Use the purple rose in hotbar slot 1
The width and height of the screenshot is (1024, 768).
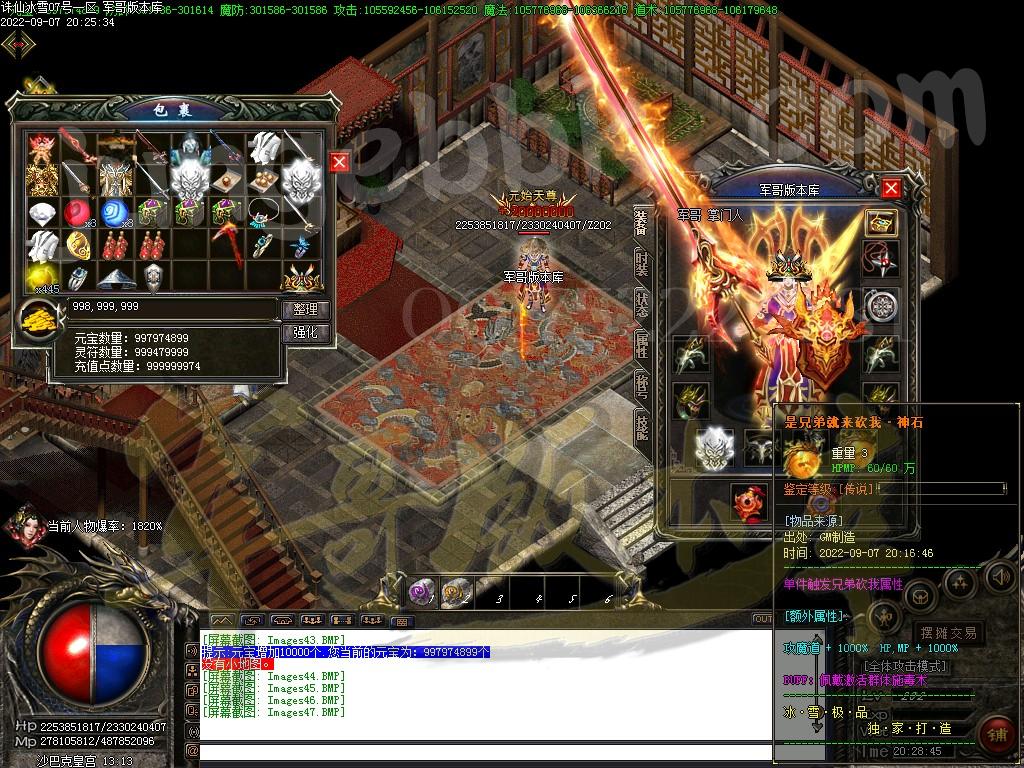click(x=422, y=593)
